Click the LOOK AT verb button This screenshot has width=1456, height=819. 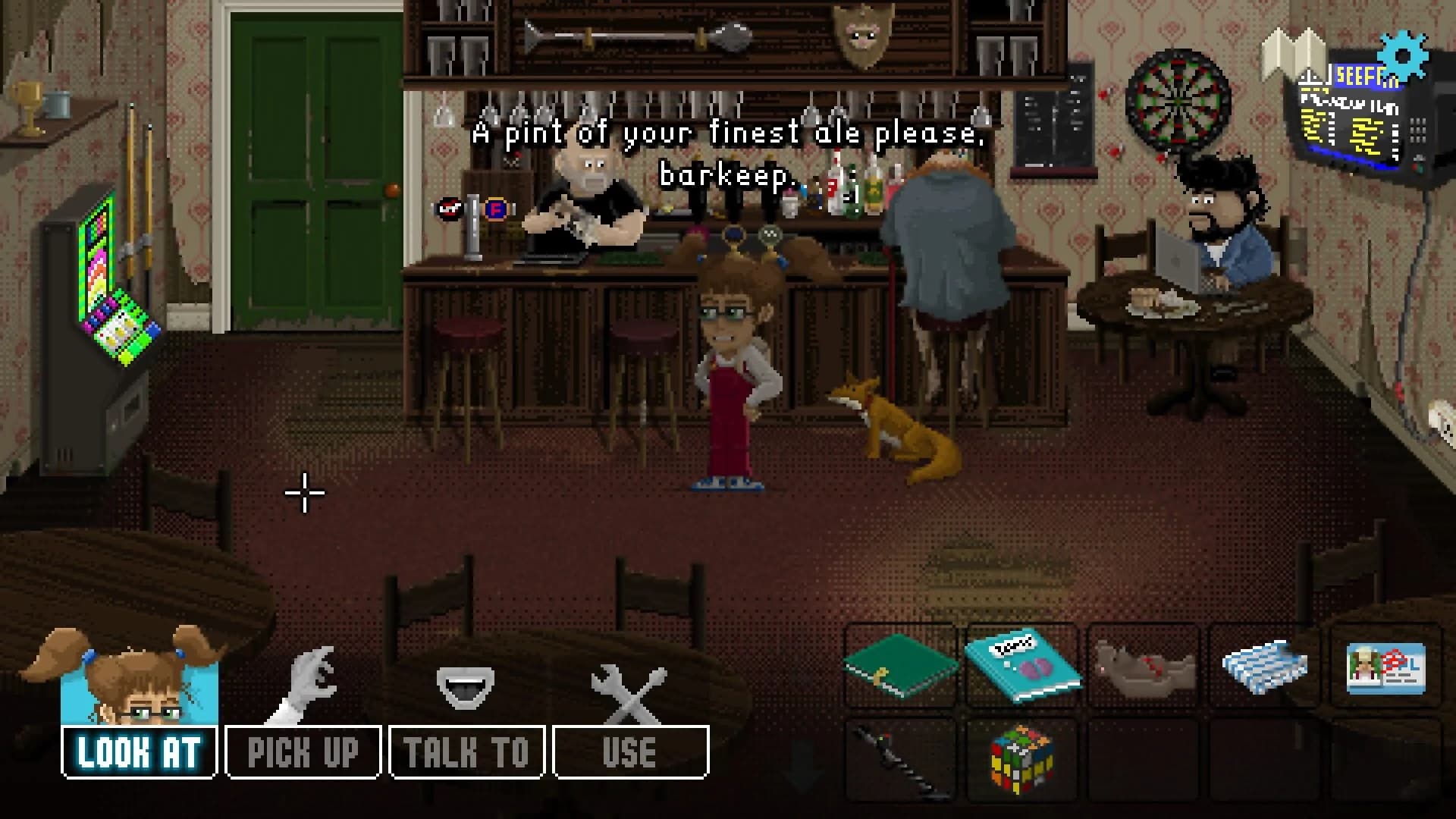click(136, 751)
